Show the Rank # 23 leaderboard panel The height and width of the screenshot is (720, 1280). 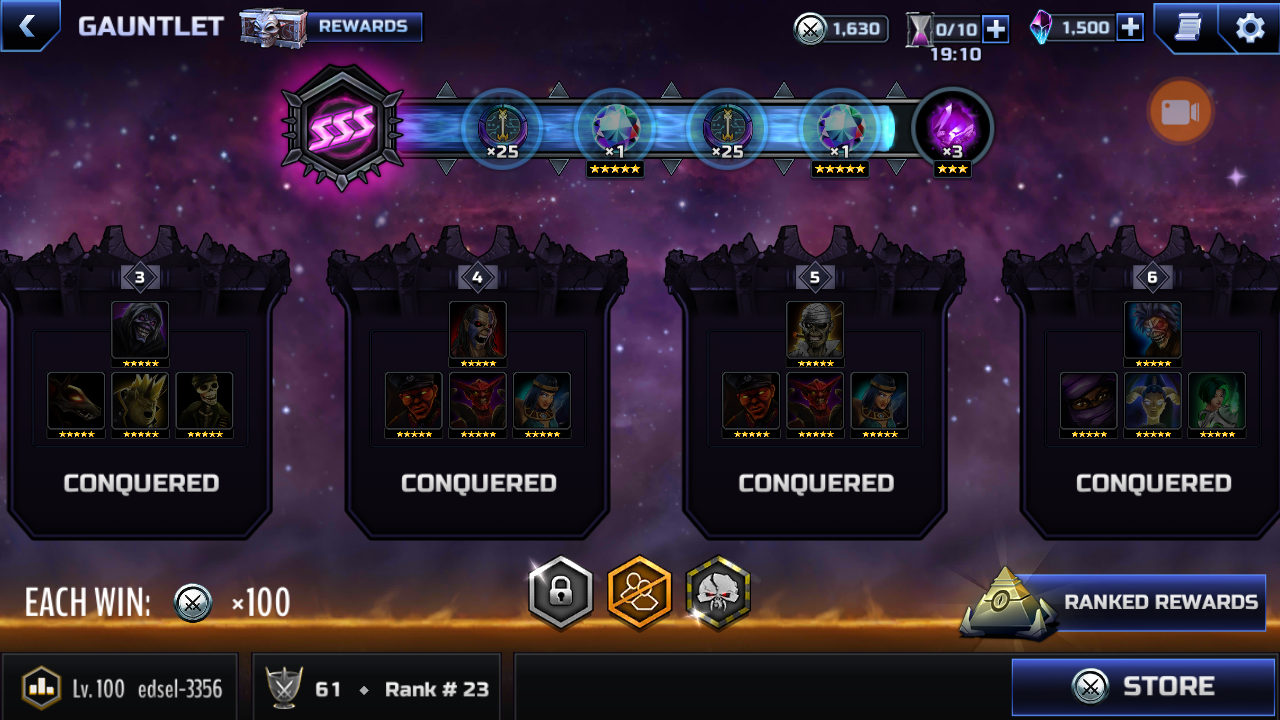click(380, 688)
